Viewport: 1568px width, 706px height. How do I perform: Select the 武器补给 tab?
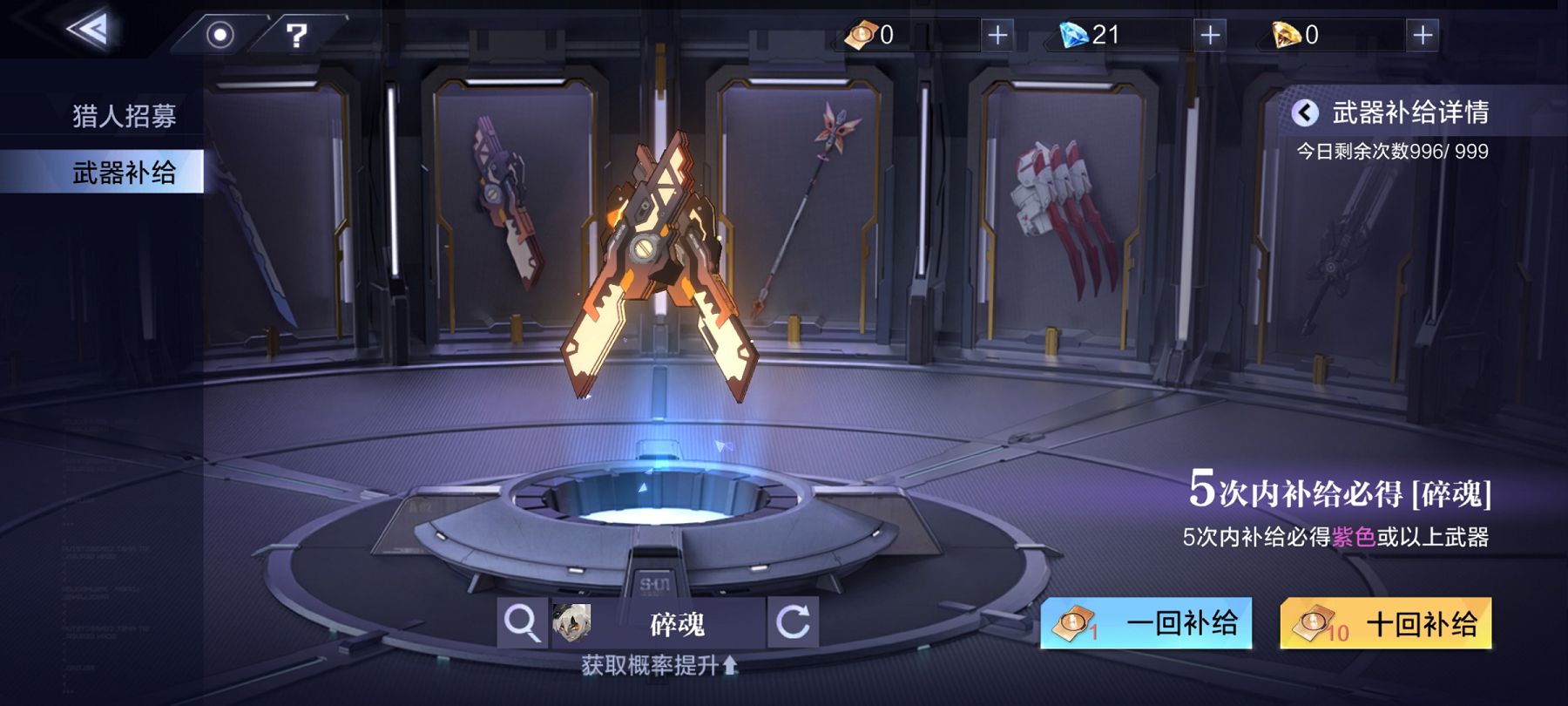tap(124, 172)
